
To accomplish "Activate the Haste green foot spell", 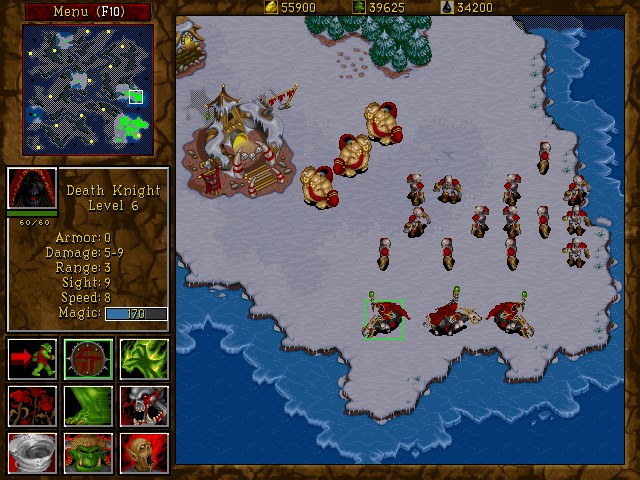I will [x=88, y=406].
